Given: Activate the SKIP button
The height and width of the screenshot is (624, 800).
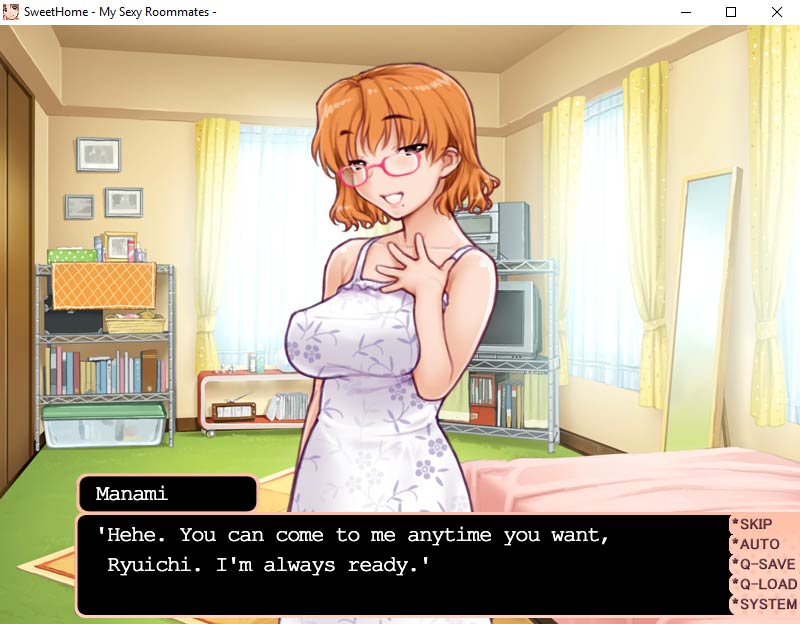Looking at the screenshot, I should (x=756, y=524).
